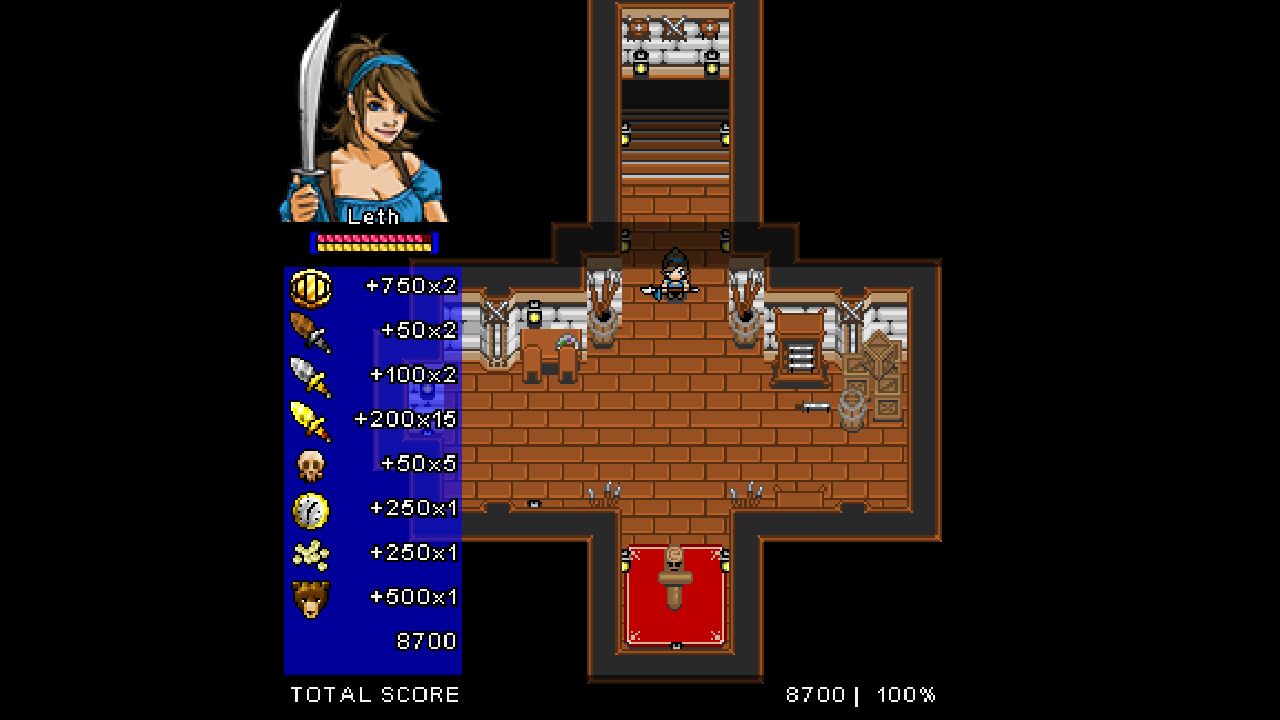The image size is (1280, 720).
Task: Click the silver dagger tally icon
Action: (x=310, y=375)
